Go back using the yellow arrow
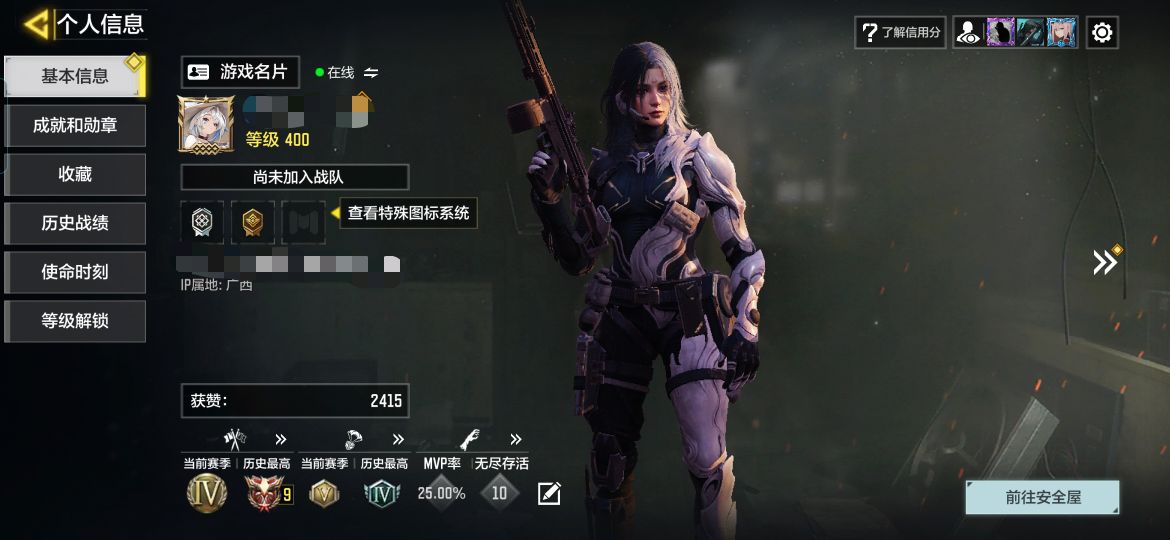The image size is (1170, 540). point(36,24)
